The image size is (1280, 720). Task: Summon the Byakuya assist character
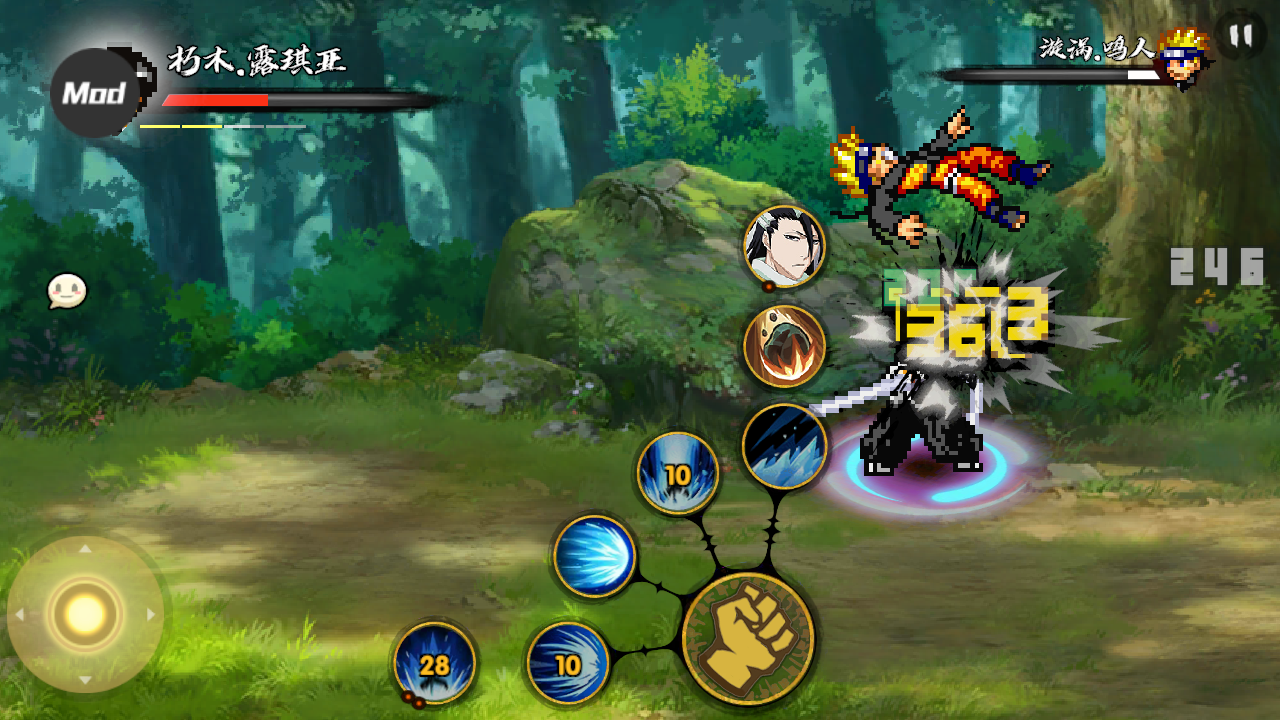pos(784,247)
